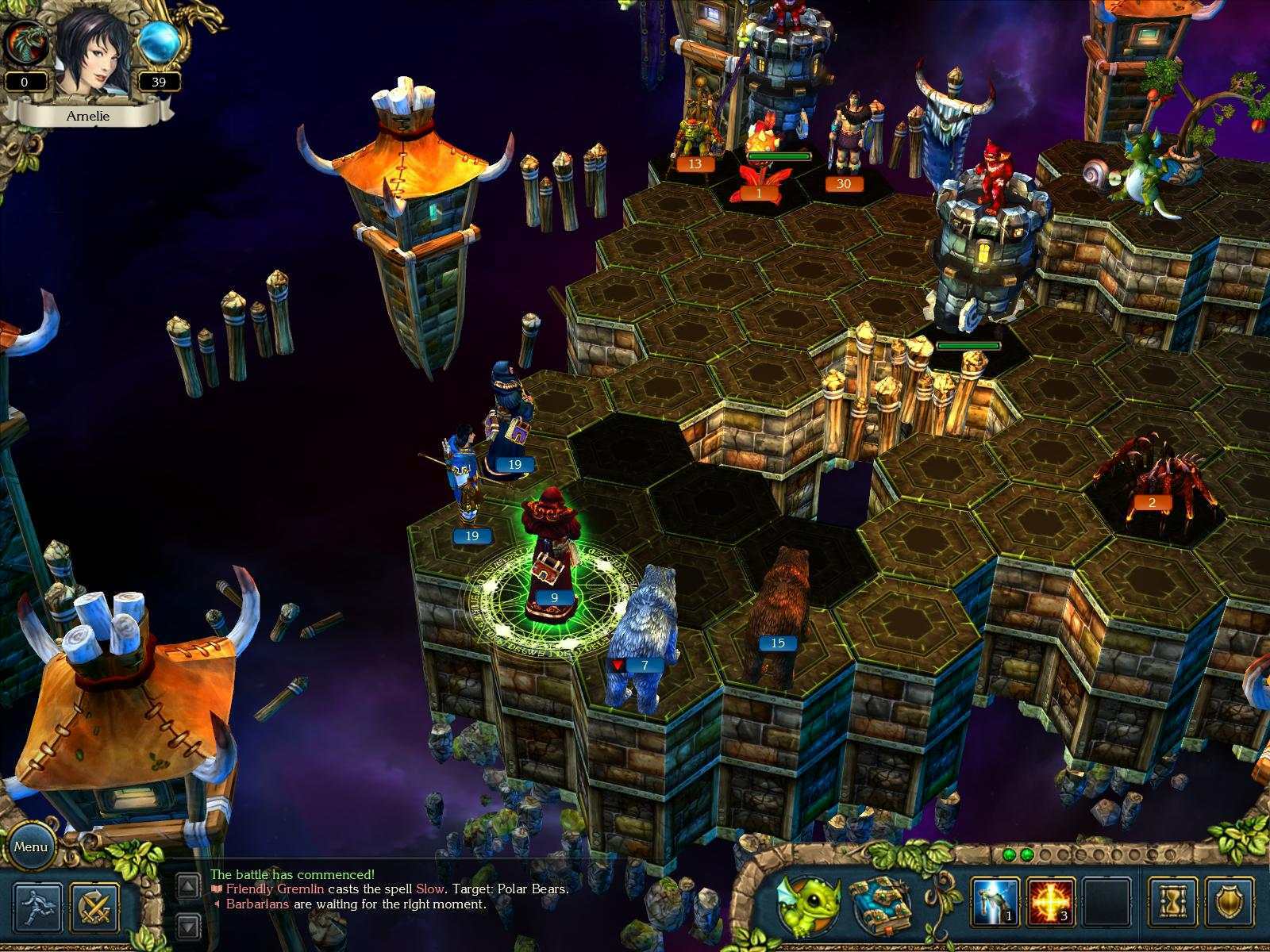The height and width of the screenshot is (952, 1270).
Task: Activate the Defend shield icon
Action: (x=1229, y=903)
